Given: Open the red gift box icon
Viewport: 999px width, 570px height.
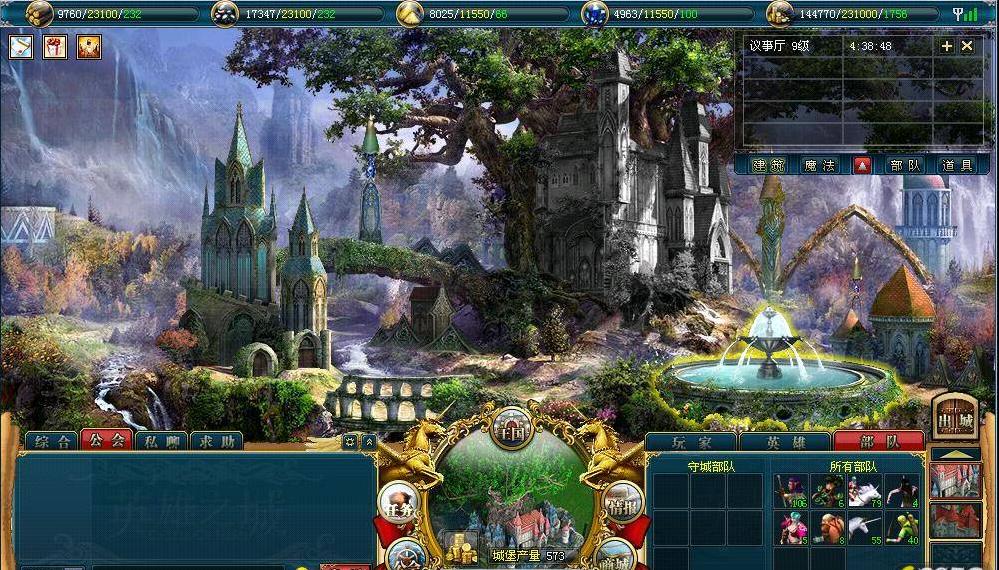Looking at the screenshot, I should 55,46.
